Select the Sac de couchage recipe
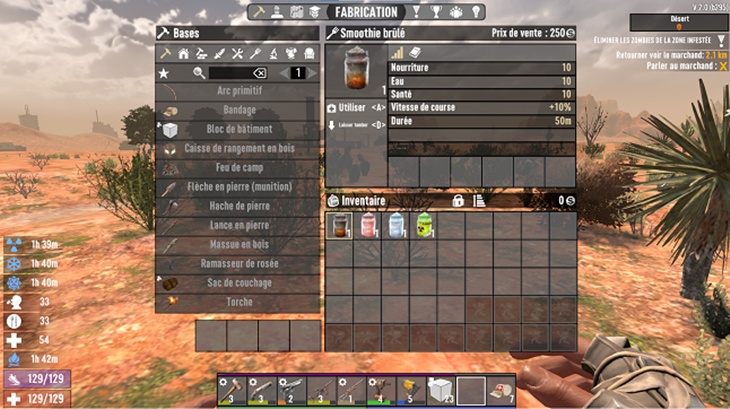The height and width of the screenshot is (409, 730). point(238,282)
